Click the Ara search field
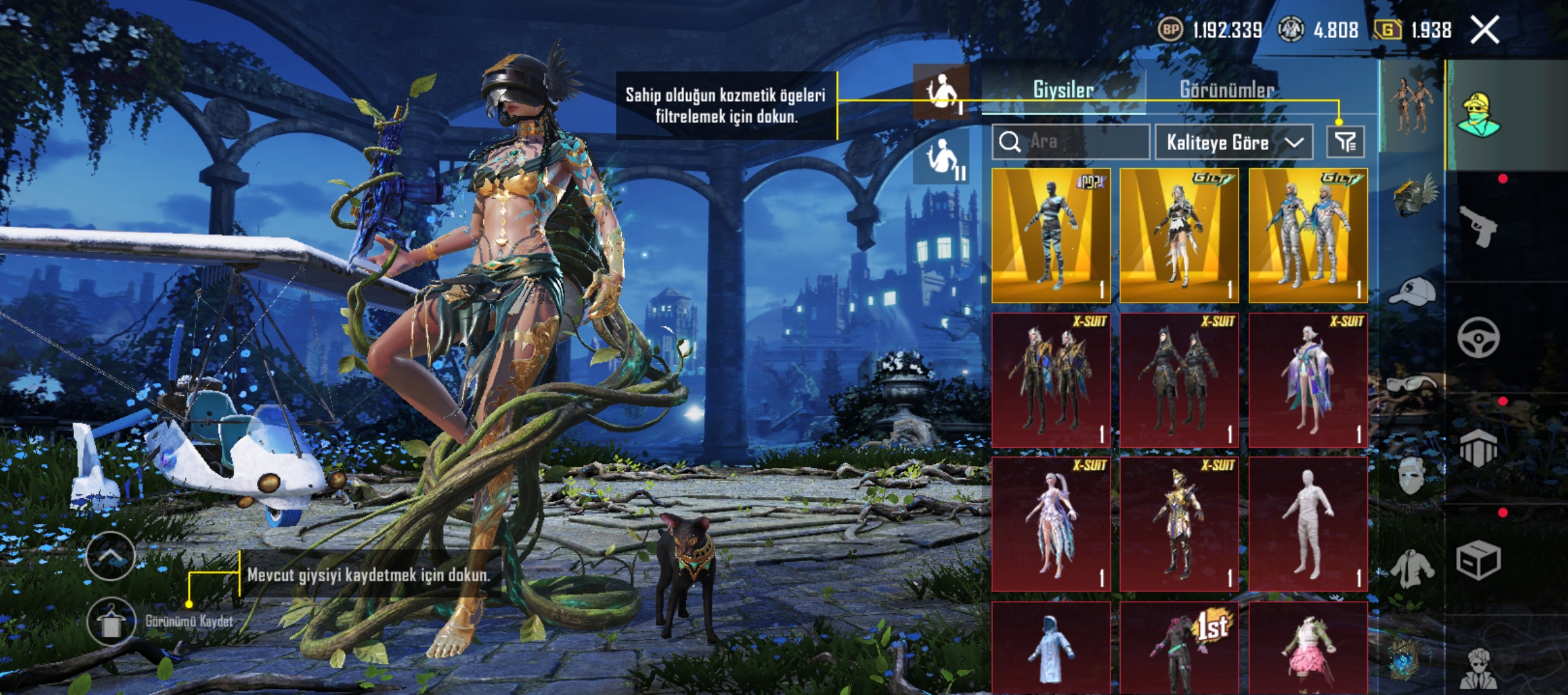Viewport: 1568px width, 695px height. pyautogui.click(x=1071, y=142)
